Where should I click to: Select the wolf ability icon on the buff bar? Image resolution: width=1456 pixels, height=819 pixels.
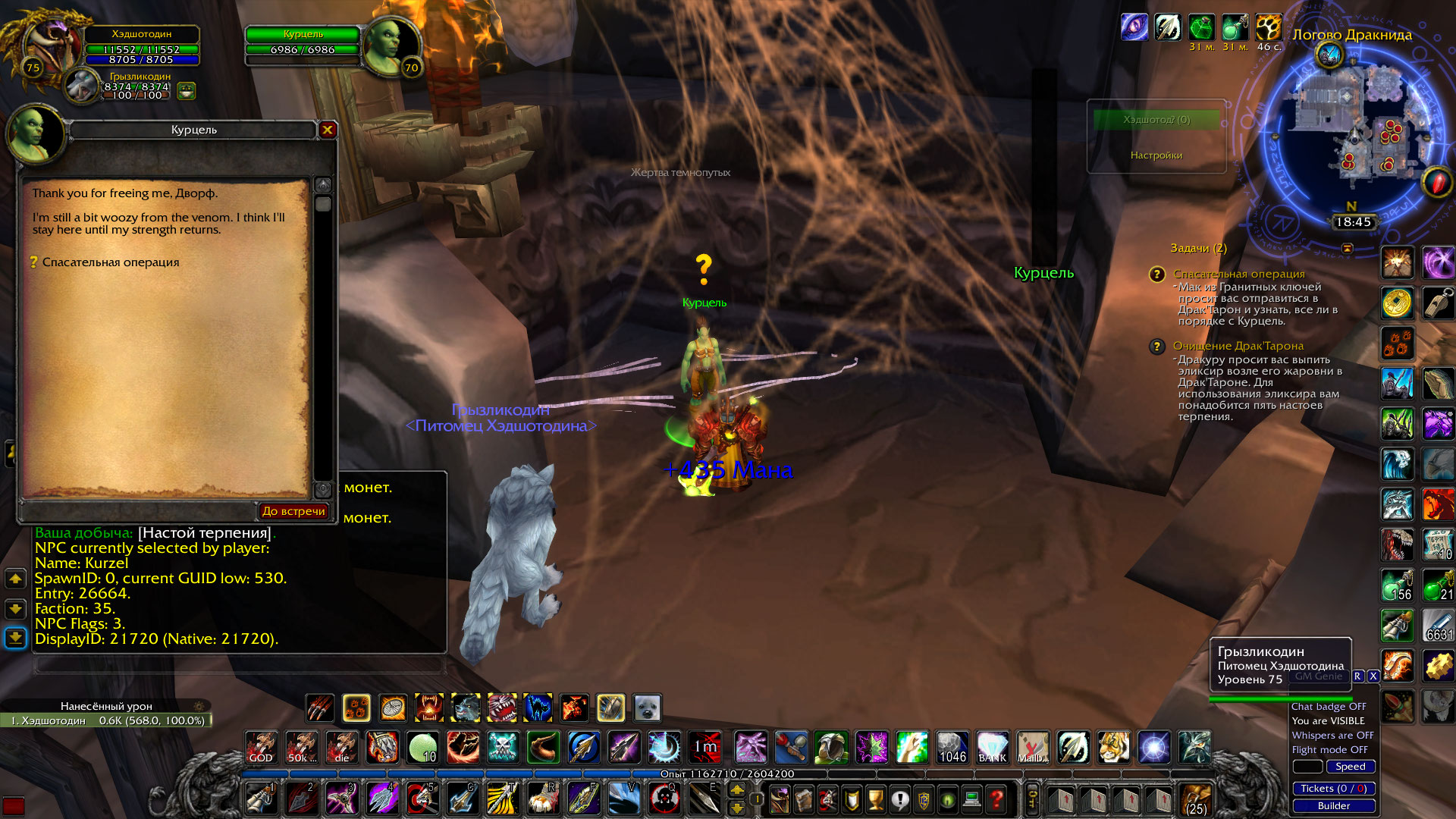coord(466,708)
